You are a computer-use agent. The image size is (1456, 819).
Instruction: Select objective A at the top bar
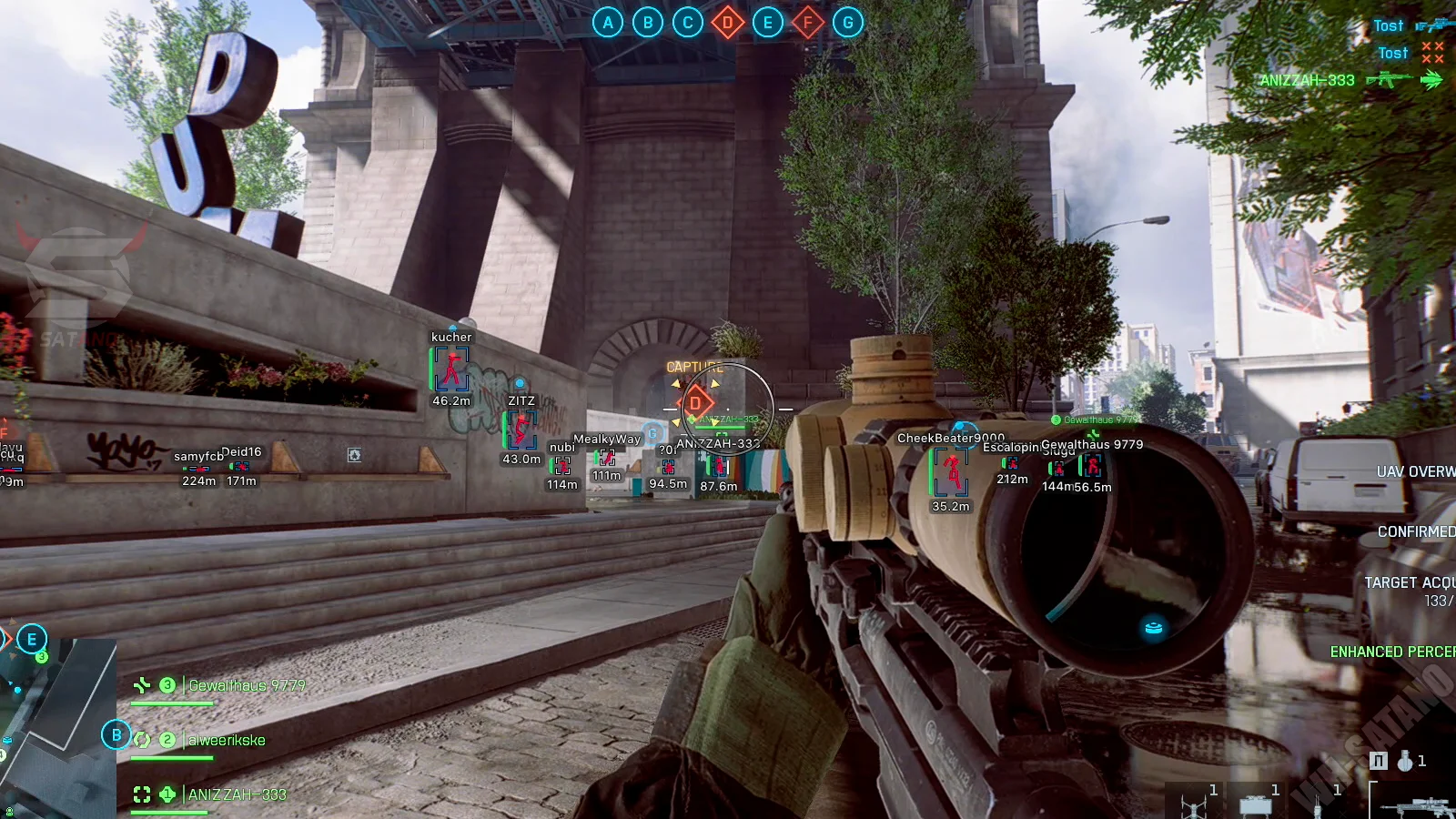pyautogui.click(x=608, y=23)
